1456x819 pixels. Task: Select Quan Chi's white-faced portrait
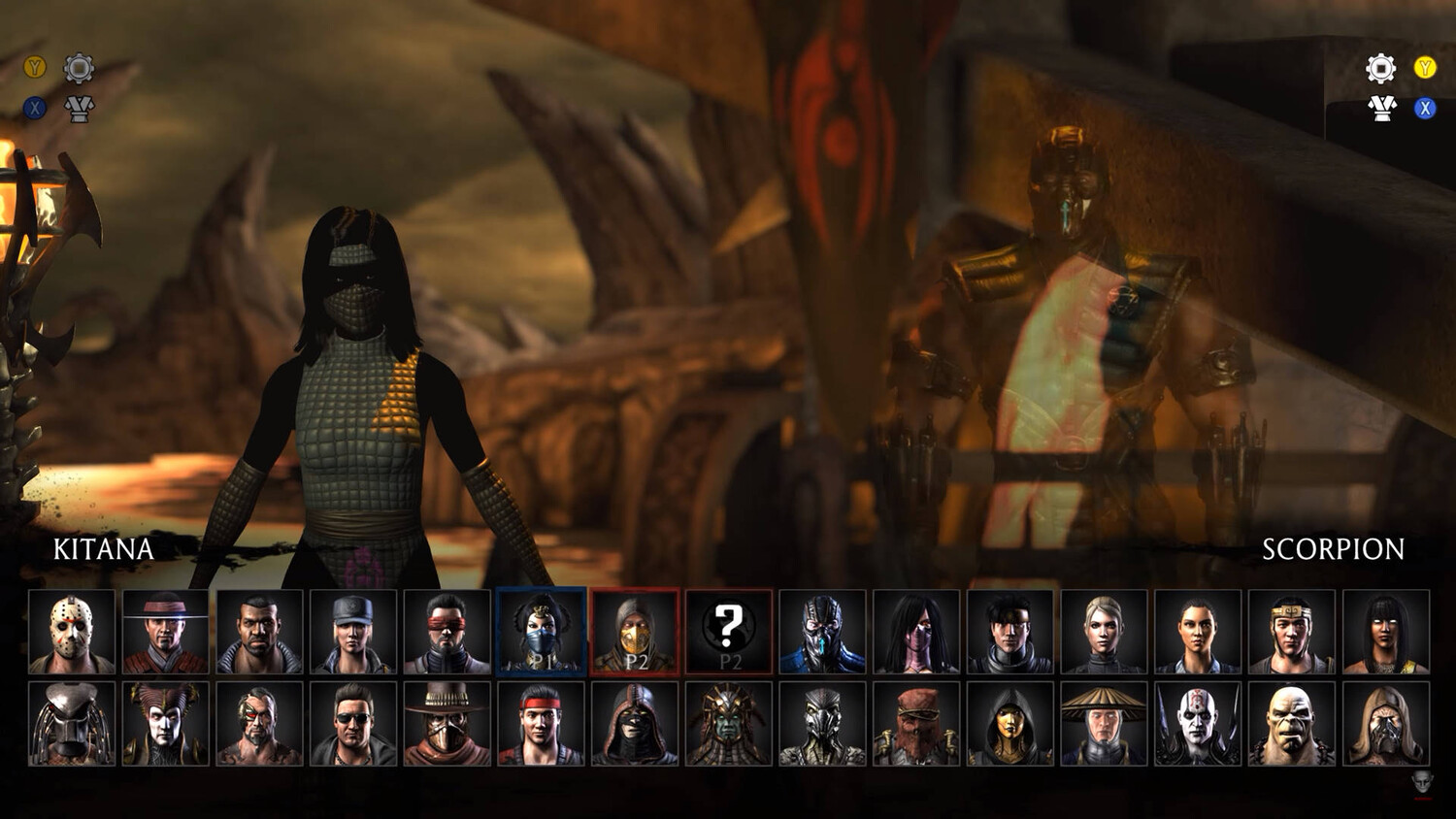(x=1198, y=724)
